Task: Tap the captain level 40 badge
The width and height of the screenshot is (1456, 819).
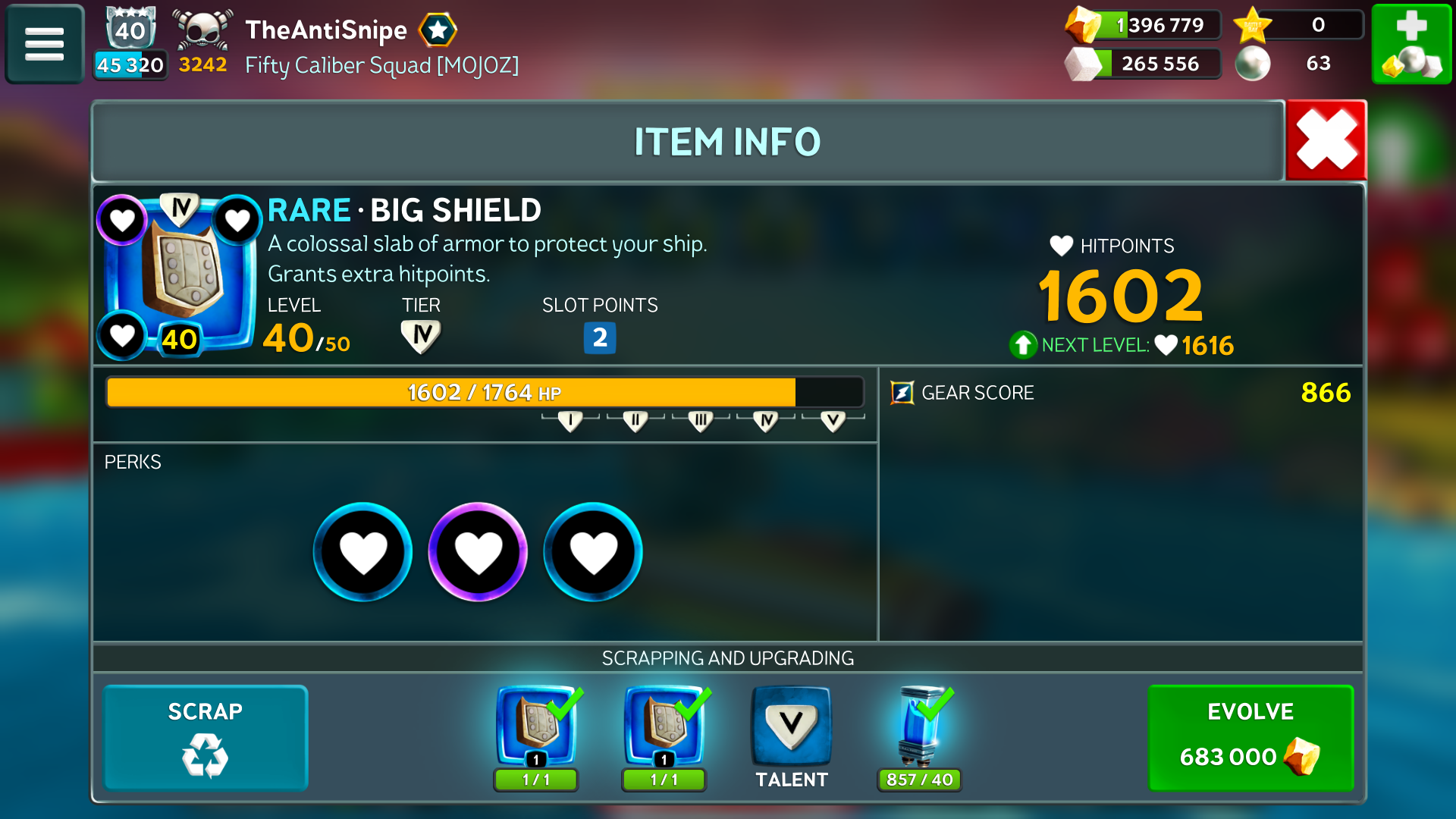Action: 130,30
